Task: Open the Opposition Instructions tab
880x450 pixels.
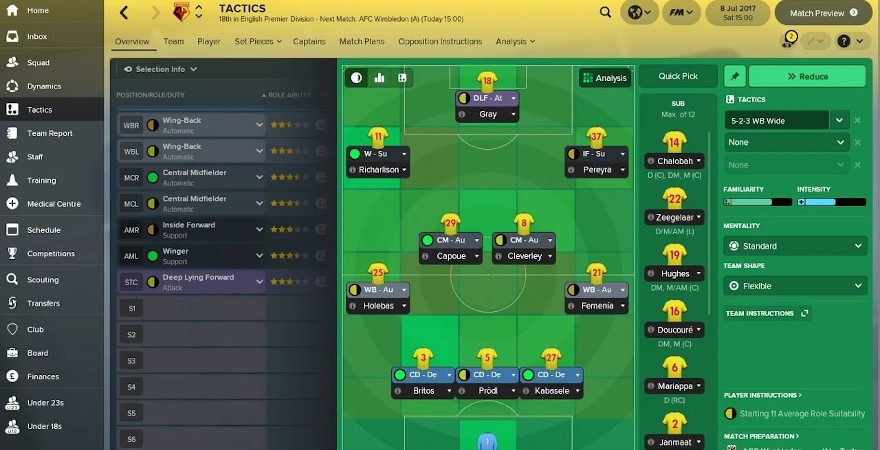Action: [x=440, y=42]
